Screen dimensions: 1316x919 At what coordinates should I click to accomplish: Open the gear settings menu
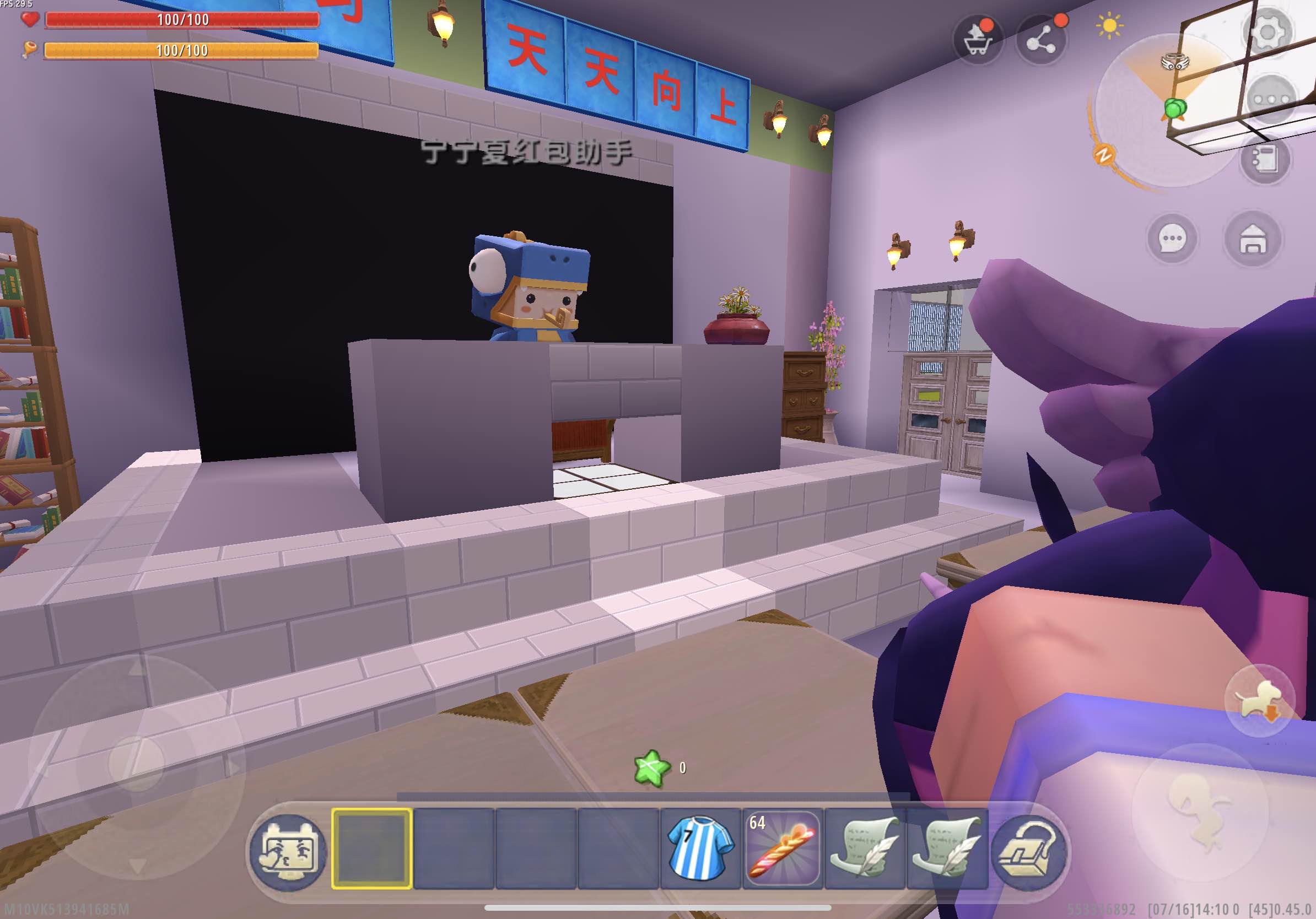coord(1267,32)
